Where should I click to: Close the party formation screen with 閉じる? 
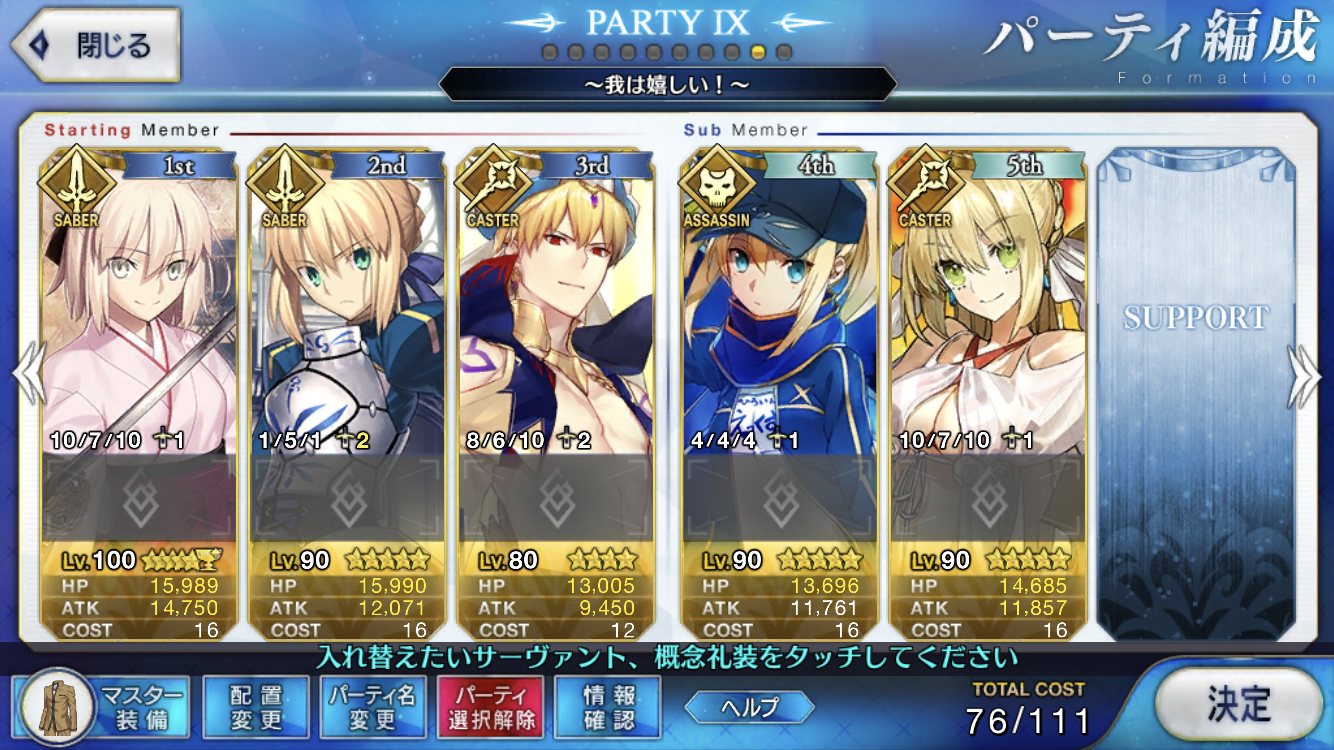coord(96,45)
